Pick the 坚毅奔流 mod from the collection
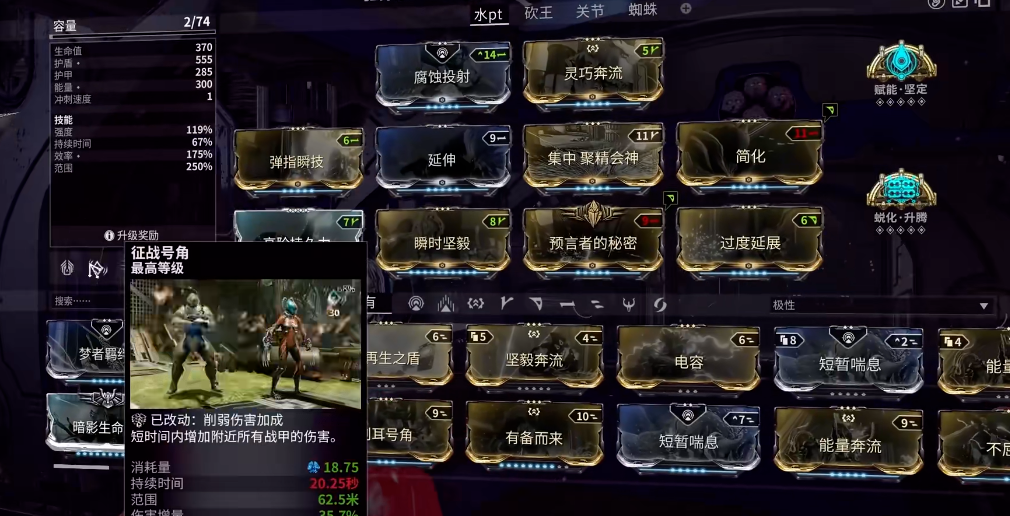Screen dimensions: 1010x516 pos(534,358)
